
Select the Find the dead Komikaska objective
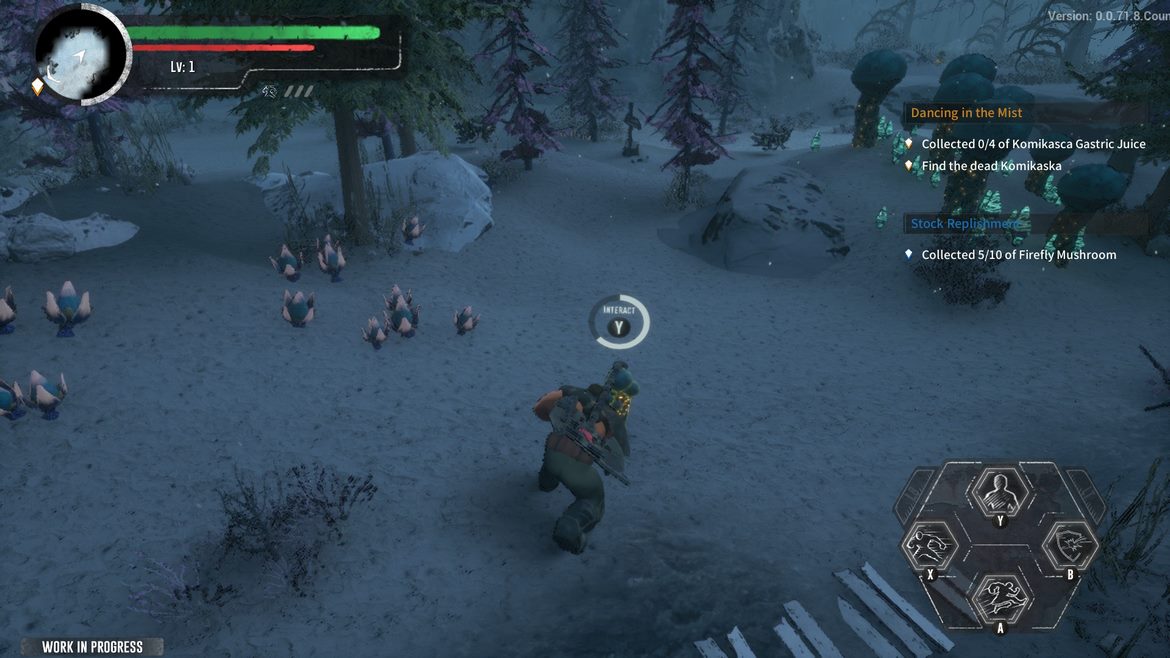point(991,166)
